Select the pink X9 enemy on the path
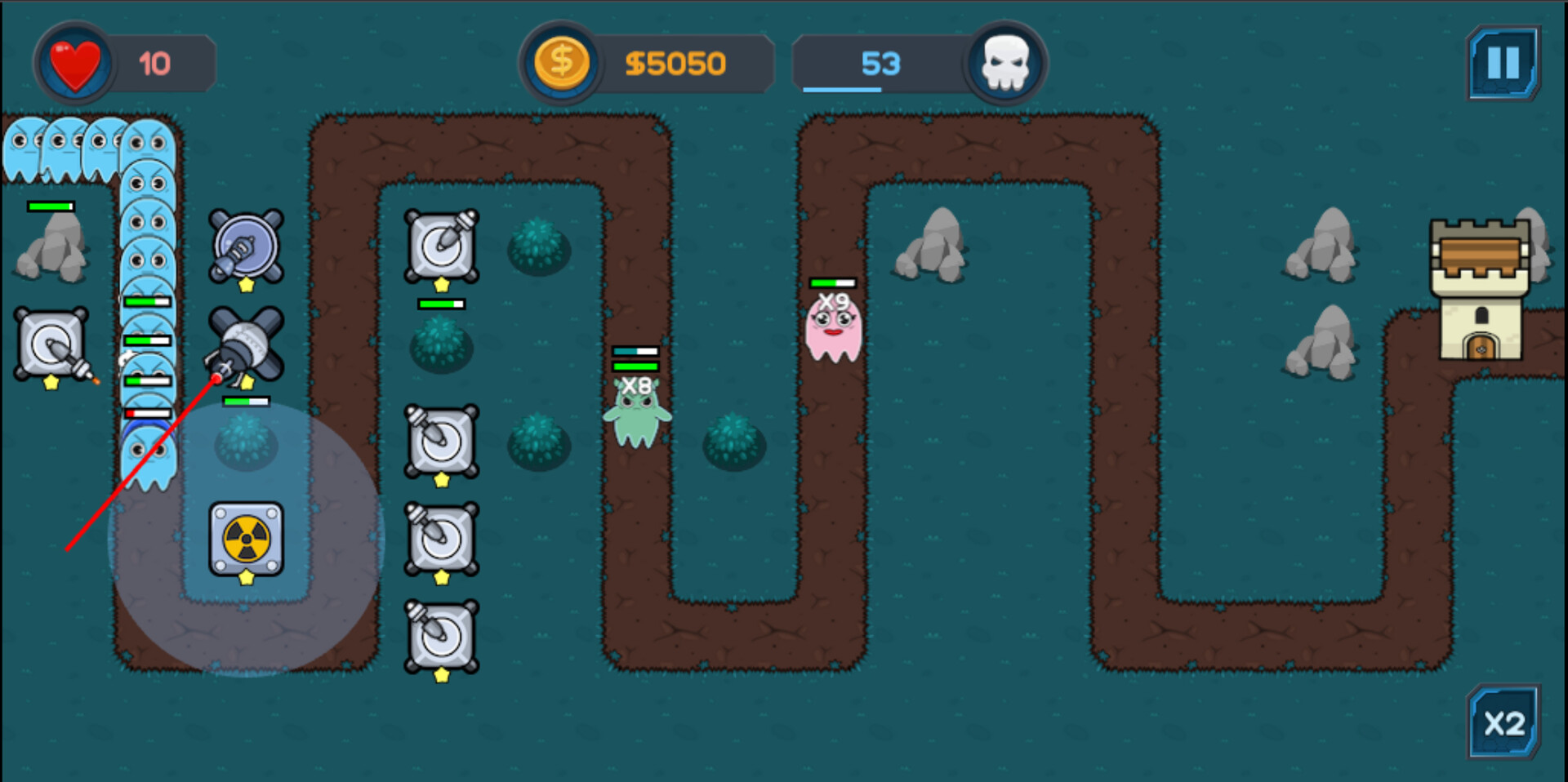This screenshot has height=782, width=1568. (x=833, y=331)
